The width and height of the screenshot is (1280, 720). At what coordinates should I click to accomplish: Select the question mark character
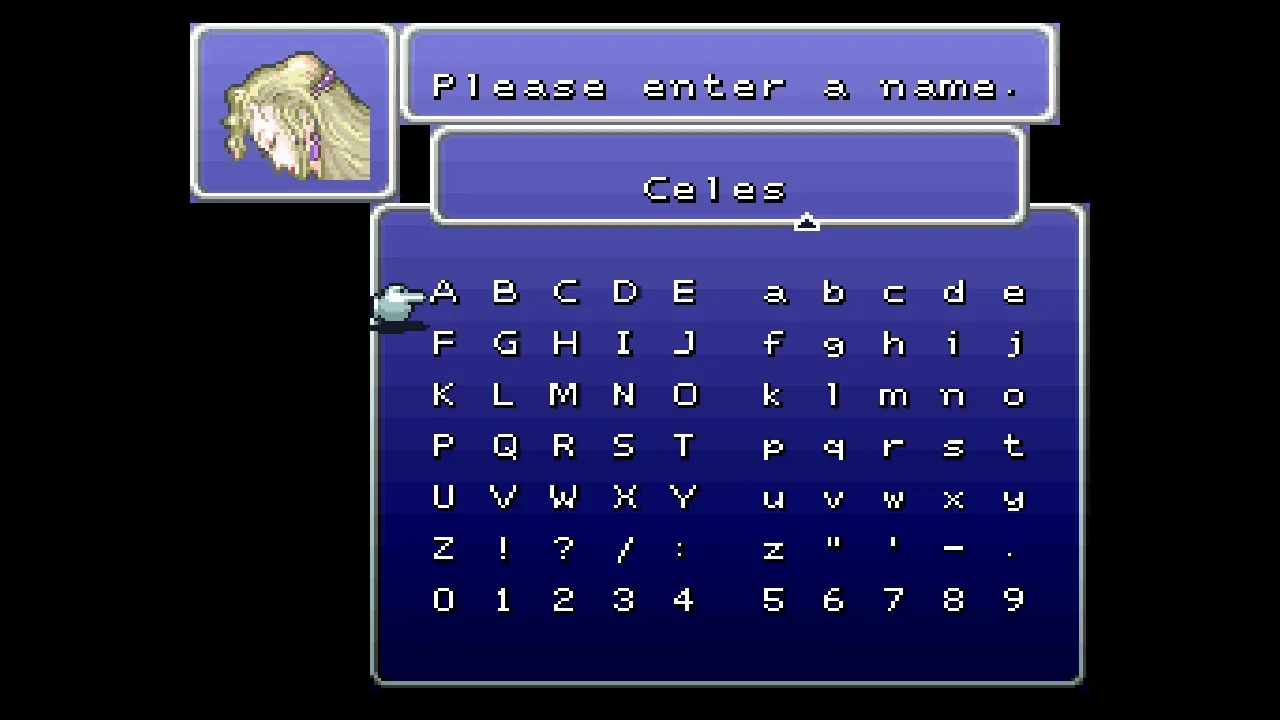[x=564, y=548]
